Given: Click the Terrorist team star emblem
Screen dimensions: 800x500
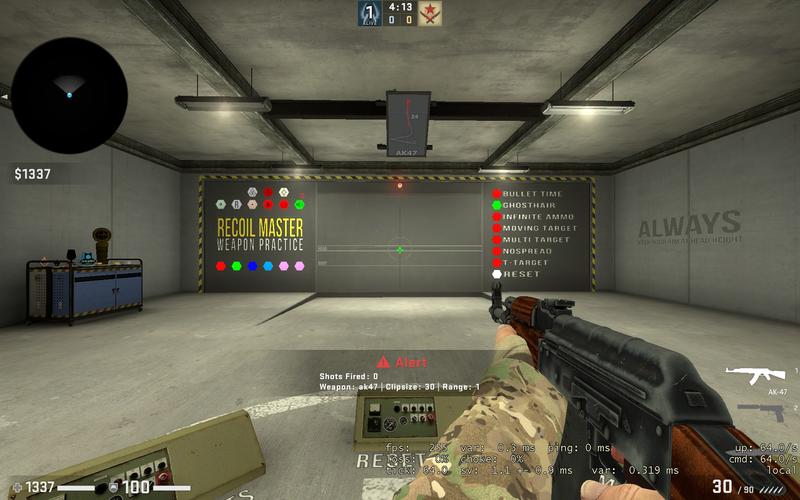Looking at the screenshot, I should [431, 13].
